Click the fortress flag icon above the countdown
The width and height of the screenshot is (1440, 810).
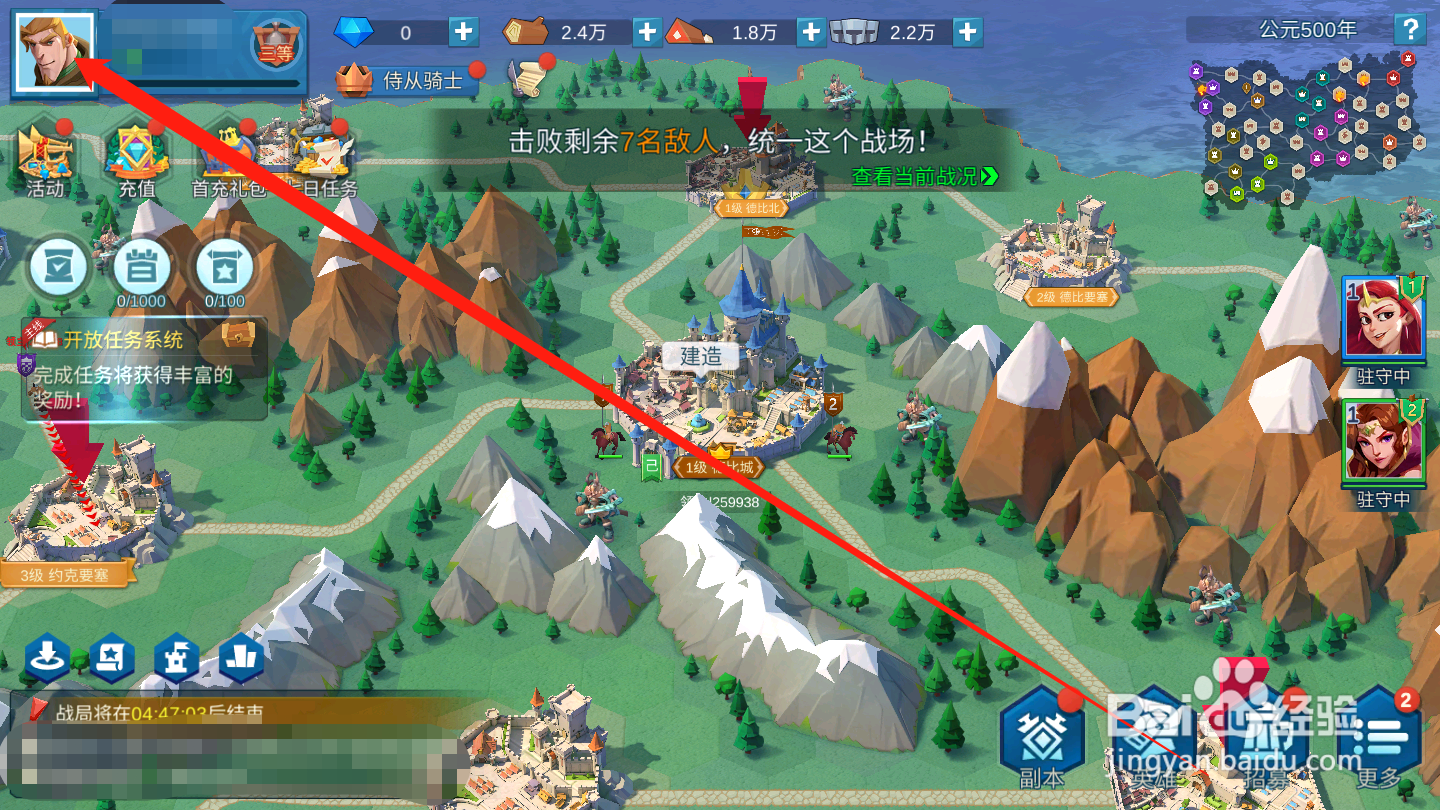click(176, 658)
